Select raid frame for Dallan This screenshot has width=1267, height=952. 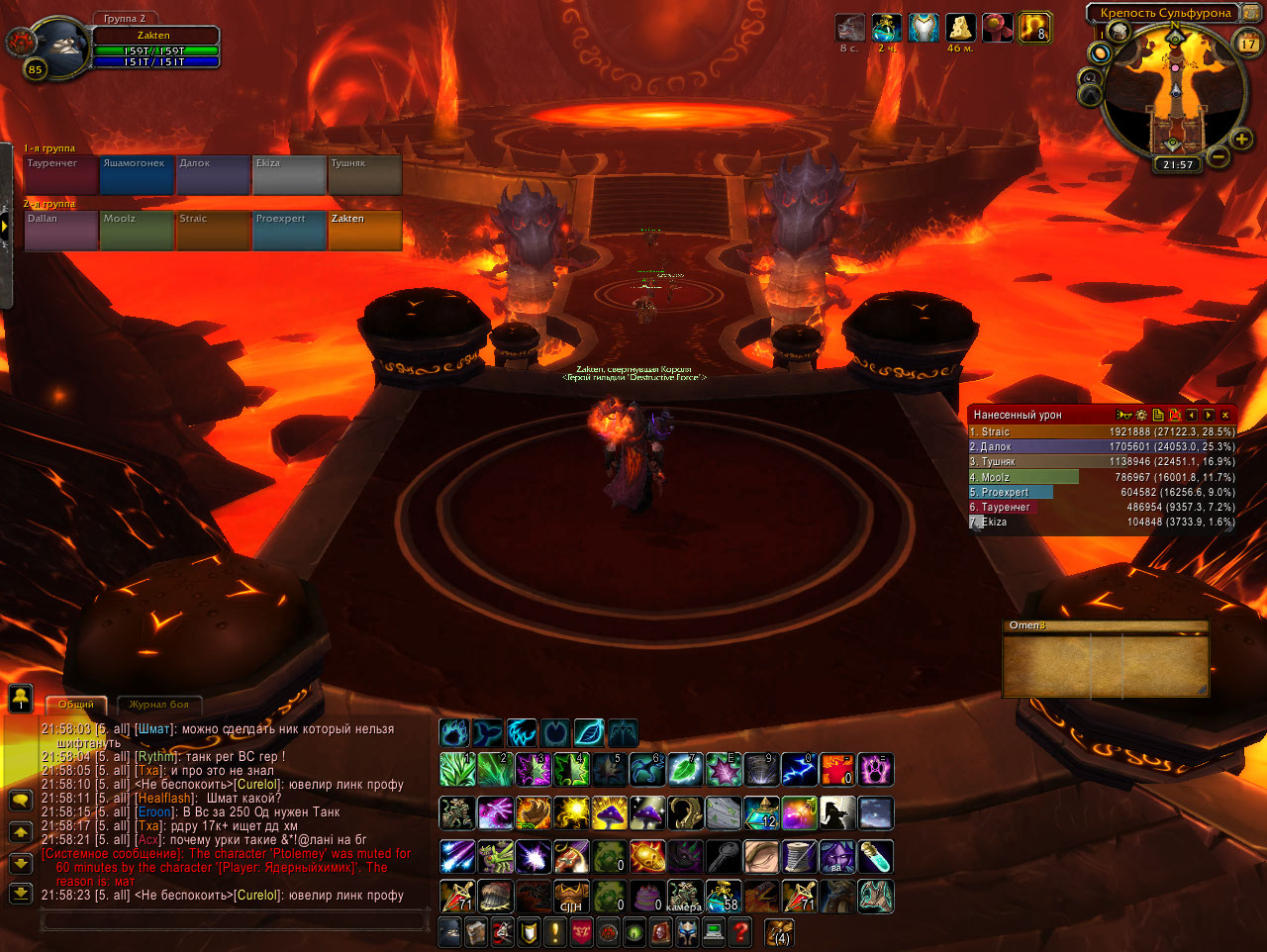61,231
